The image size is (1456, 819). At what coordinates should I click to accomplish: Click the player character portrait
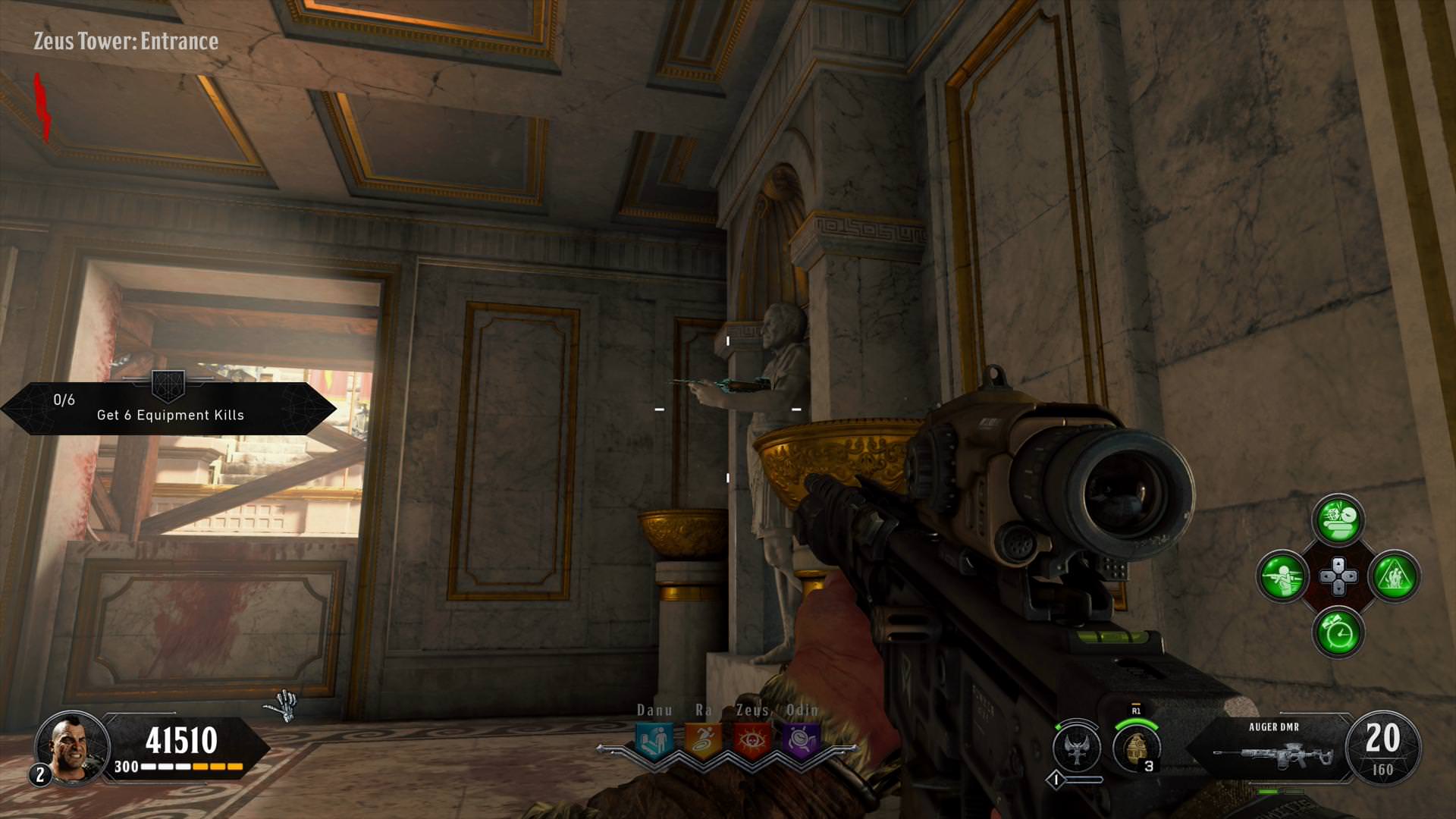pyautogui.click(x=72, y=747)
